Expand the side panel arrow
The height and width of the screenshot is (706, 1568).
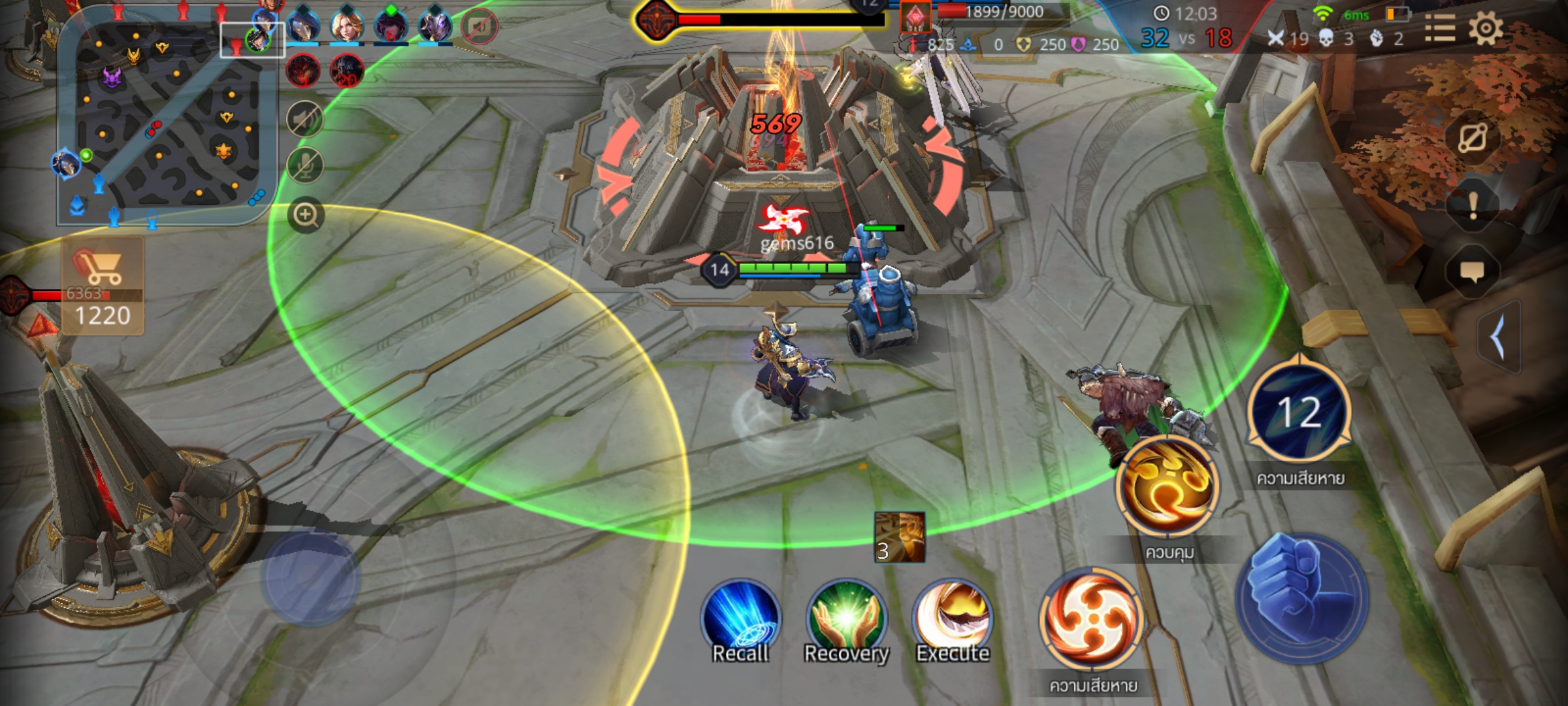click(1499, 337)
